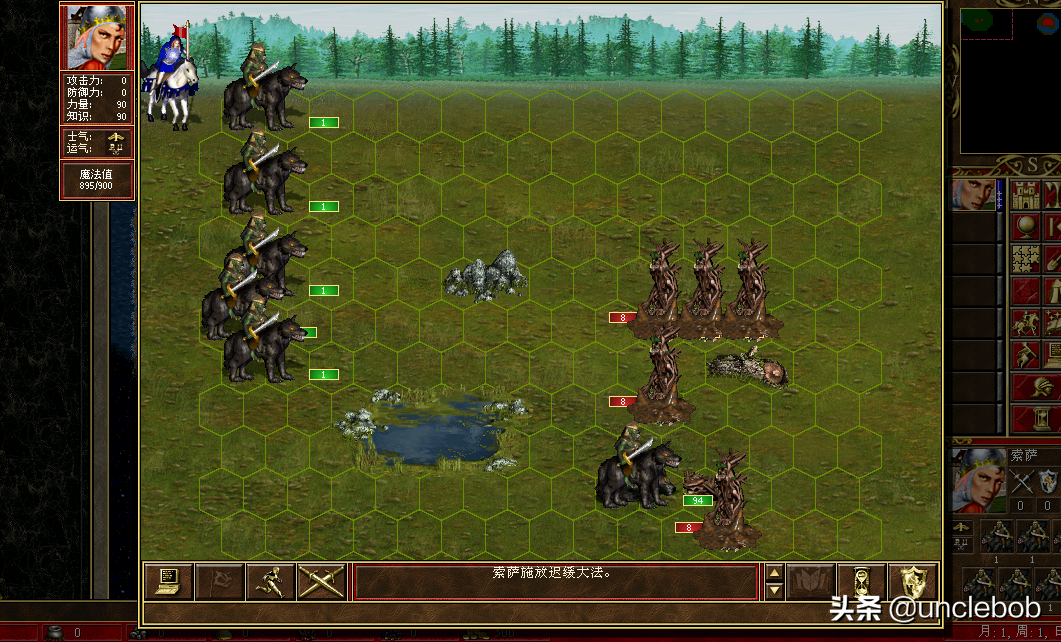
Task: Open kingdom overview with the castle icon
Action: (1024, 194)
